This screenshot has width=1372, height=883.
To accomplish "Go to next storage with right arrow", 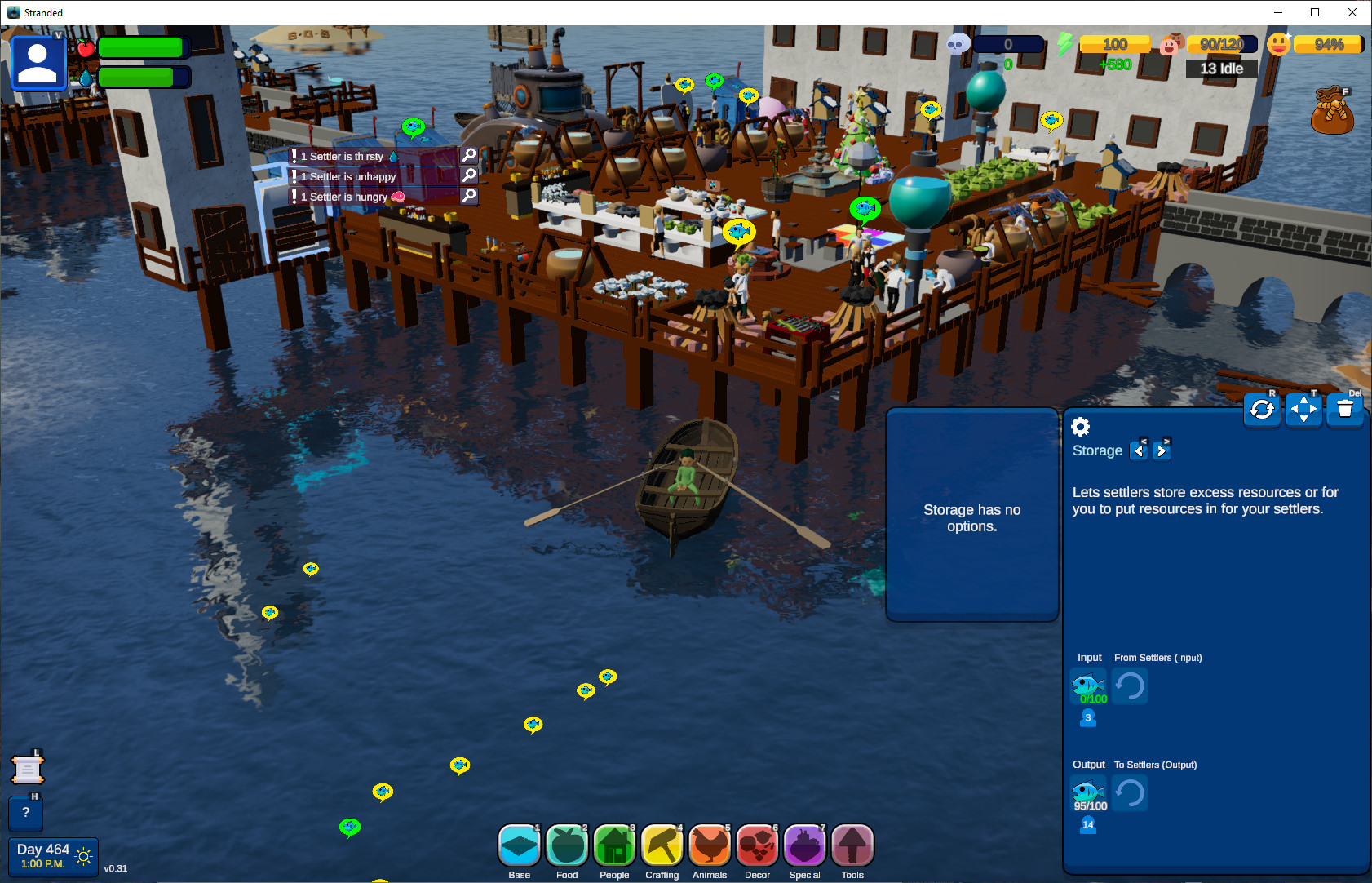I will click(1162, 450).
